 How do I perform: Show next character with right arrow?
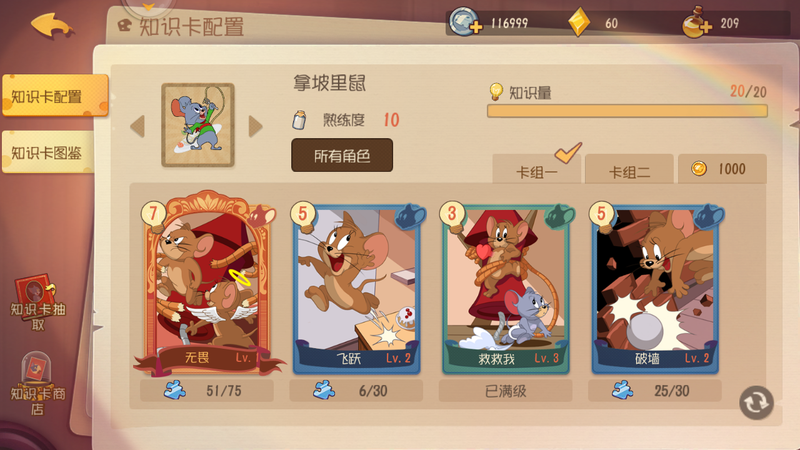tap(256, 125)
